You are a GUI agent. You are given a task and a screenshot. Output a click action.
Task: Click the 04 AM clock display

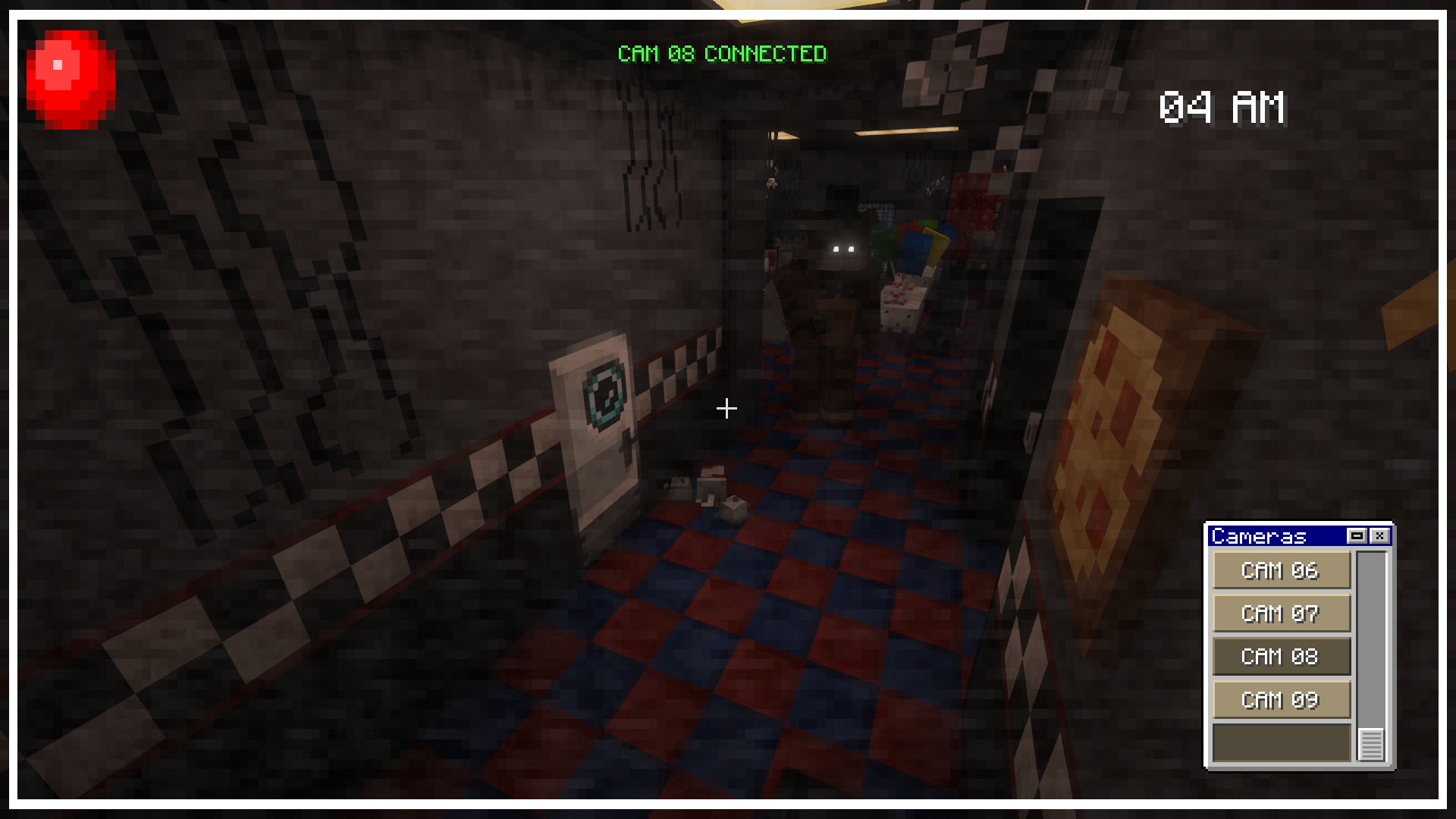pos(1222,108)
